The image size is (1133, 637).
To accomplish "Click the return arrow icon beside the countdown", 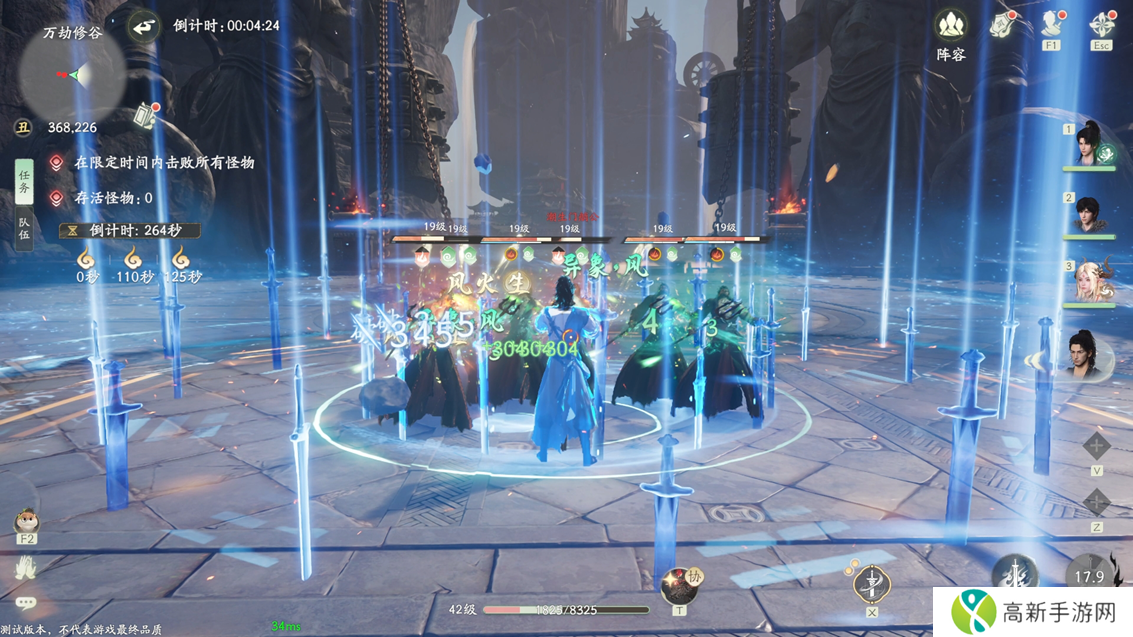I will click(146, 25).
